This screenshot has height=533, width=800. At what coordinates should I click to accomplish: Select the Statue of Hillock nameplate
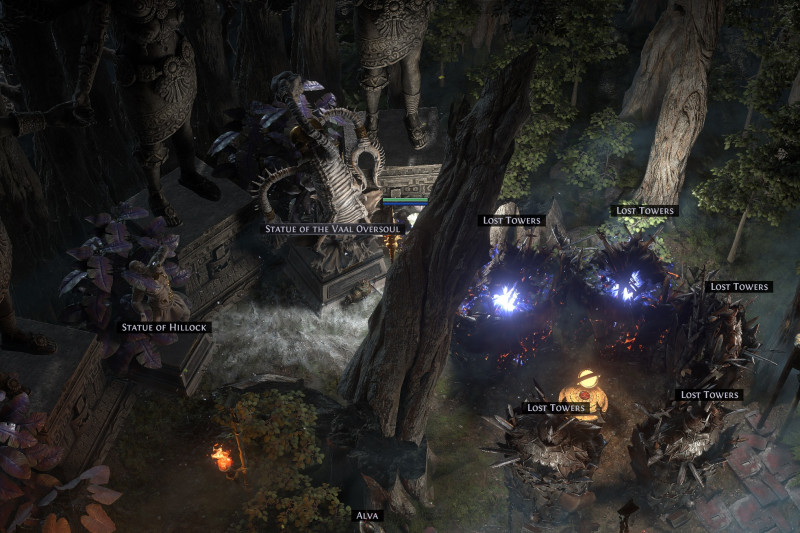click(x=164, y=327)
